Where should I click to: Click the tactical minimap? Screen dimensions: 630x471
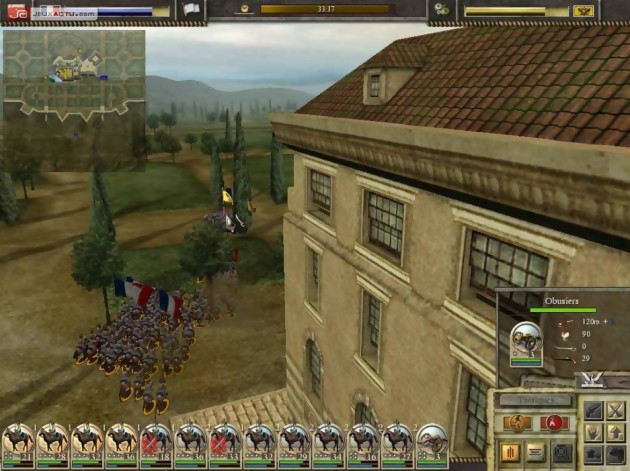tap(74, 76)
